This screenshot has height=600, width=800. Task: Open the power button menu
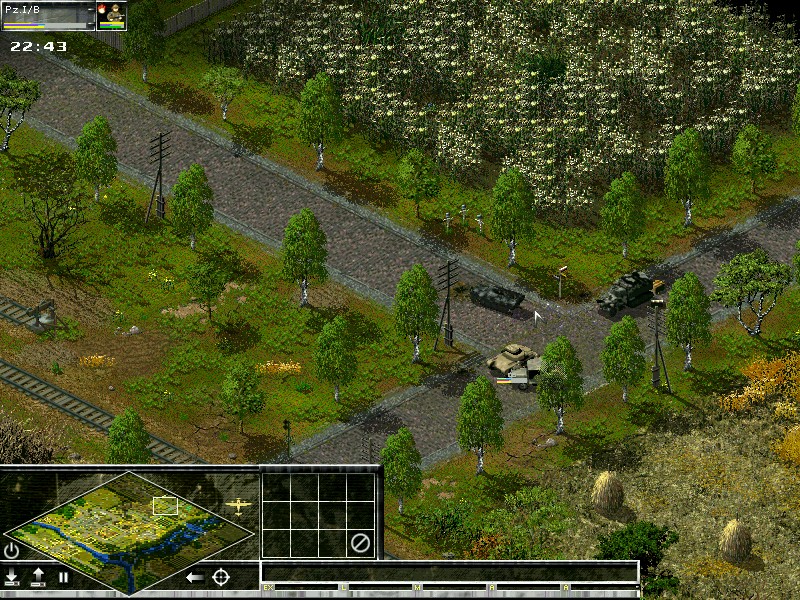coord(12,550)
